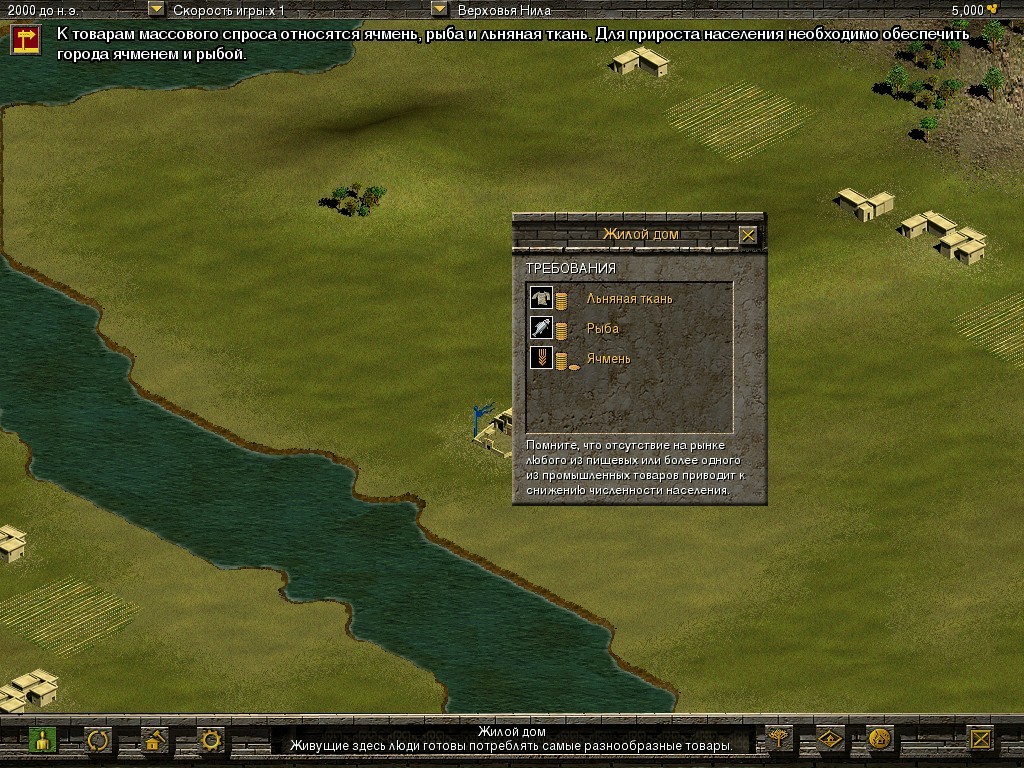Open the tree icon panel button
1024x768 pixels.
click(777, 739)
